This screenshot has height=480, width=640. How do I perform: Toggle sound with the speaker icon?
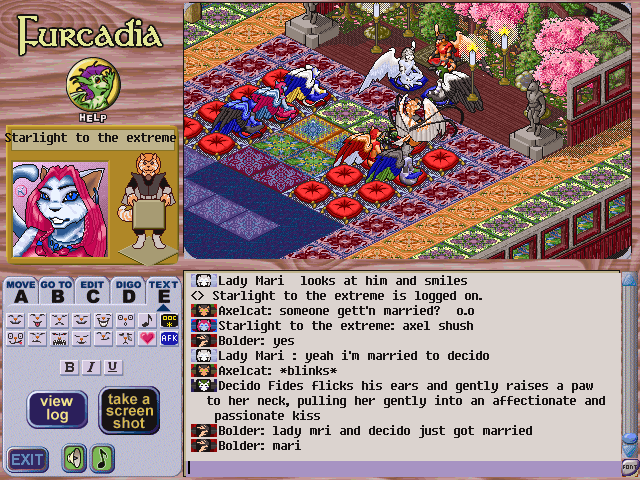point(74,459)
